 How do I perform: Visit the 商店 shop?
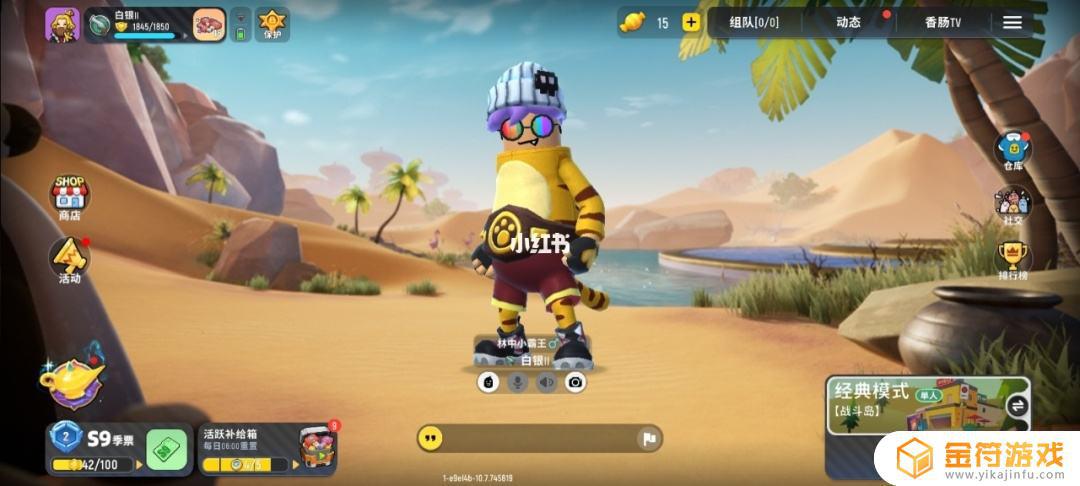(x=69, y=196)
